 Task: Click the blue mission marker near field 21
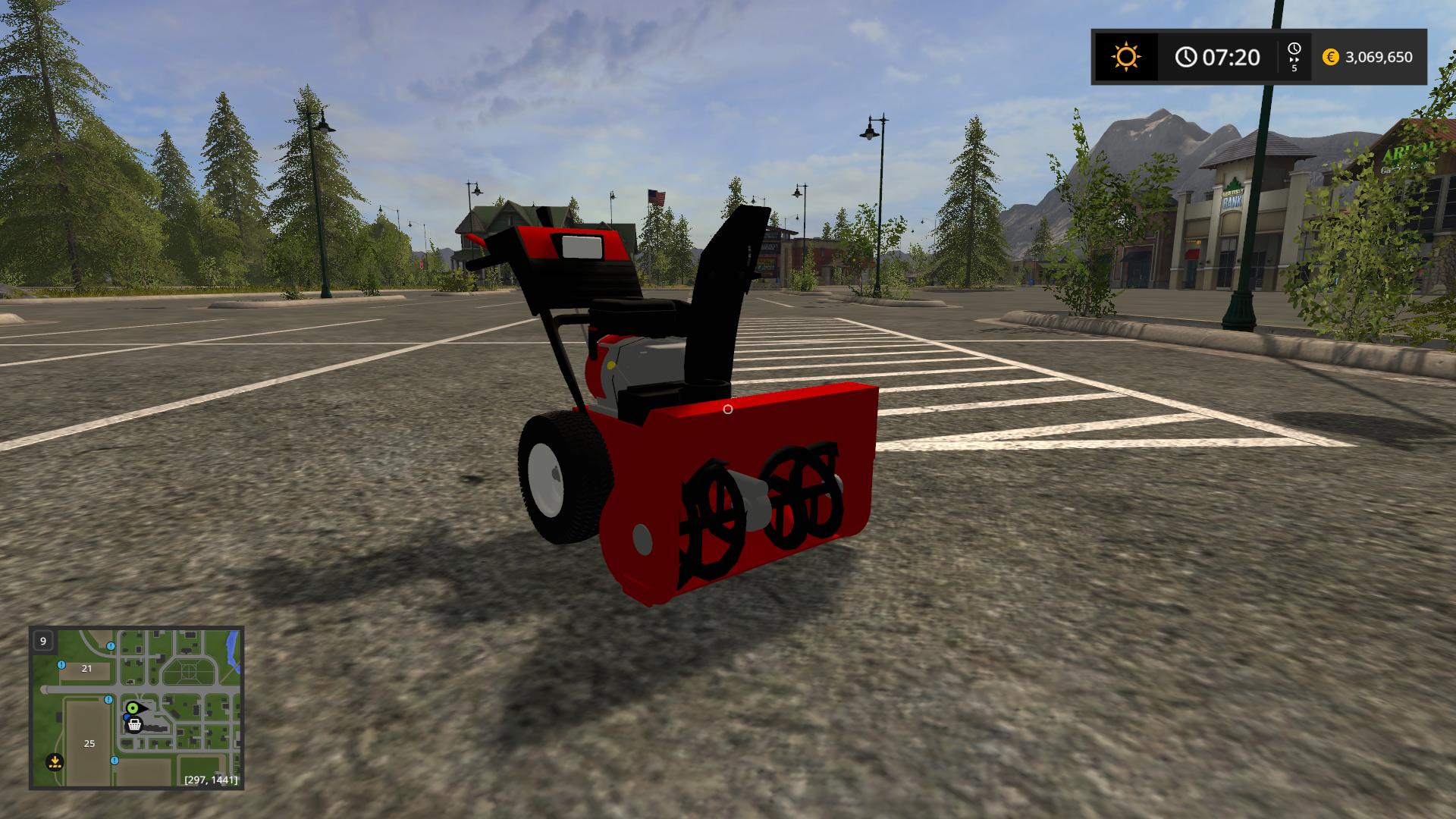pos(61,664)
